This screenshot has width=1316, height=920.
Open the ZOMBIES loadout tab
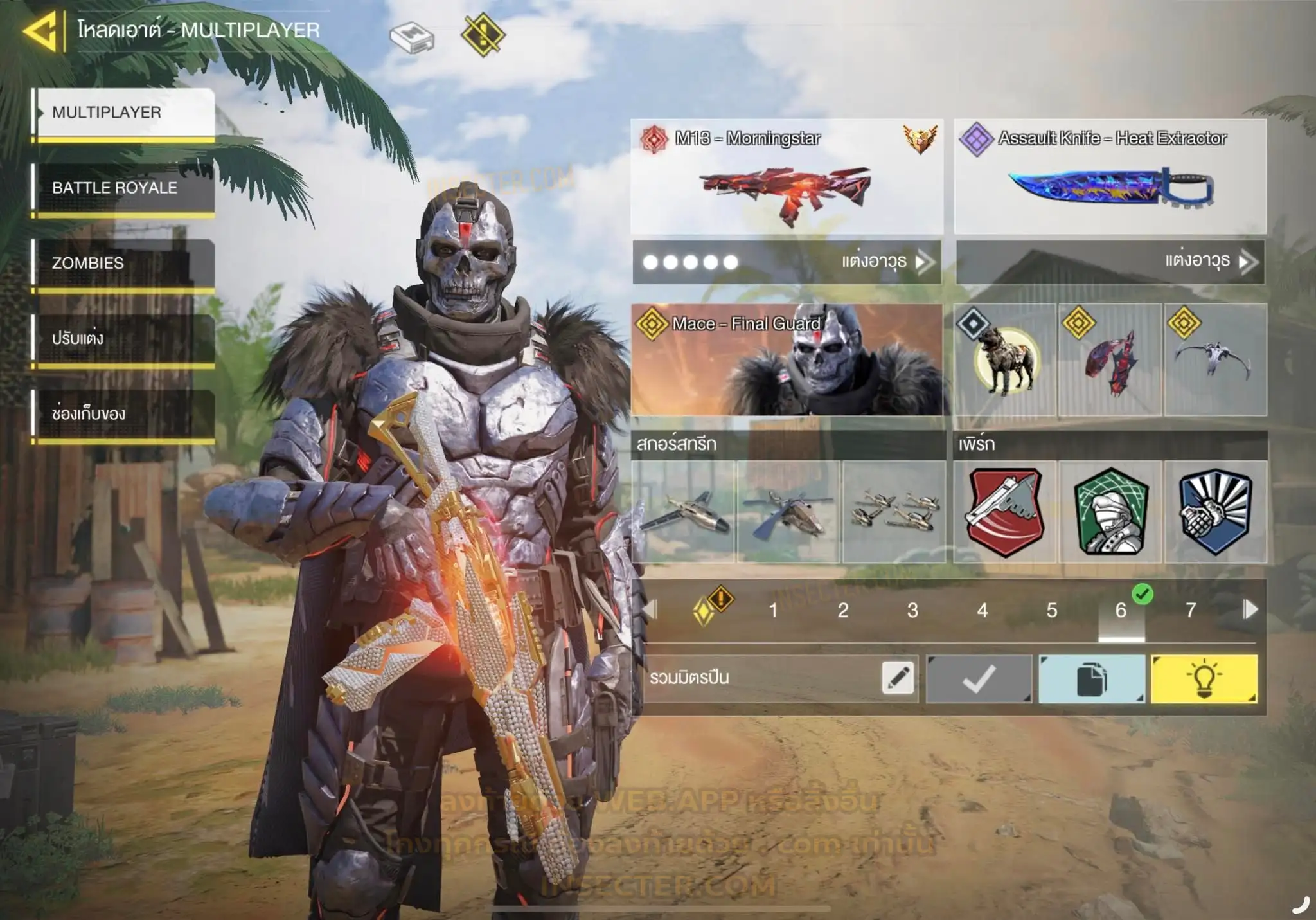coord(123,263)
